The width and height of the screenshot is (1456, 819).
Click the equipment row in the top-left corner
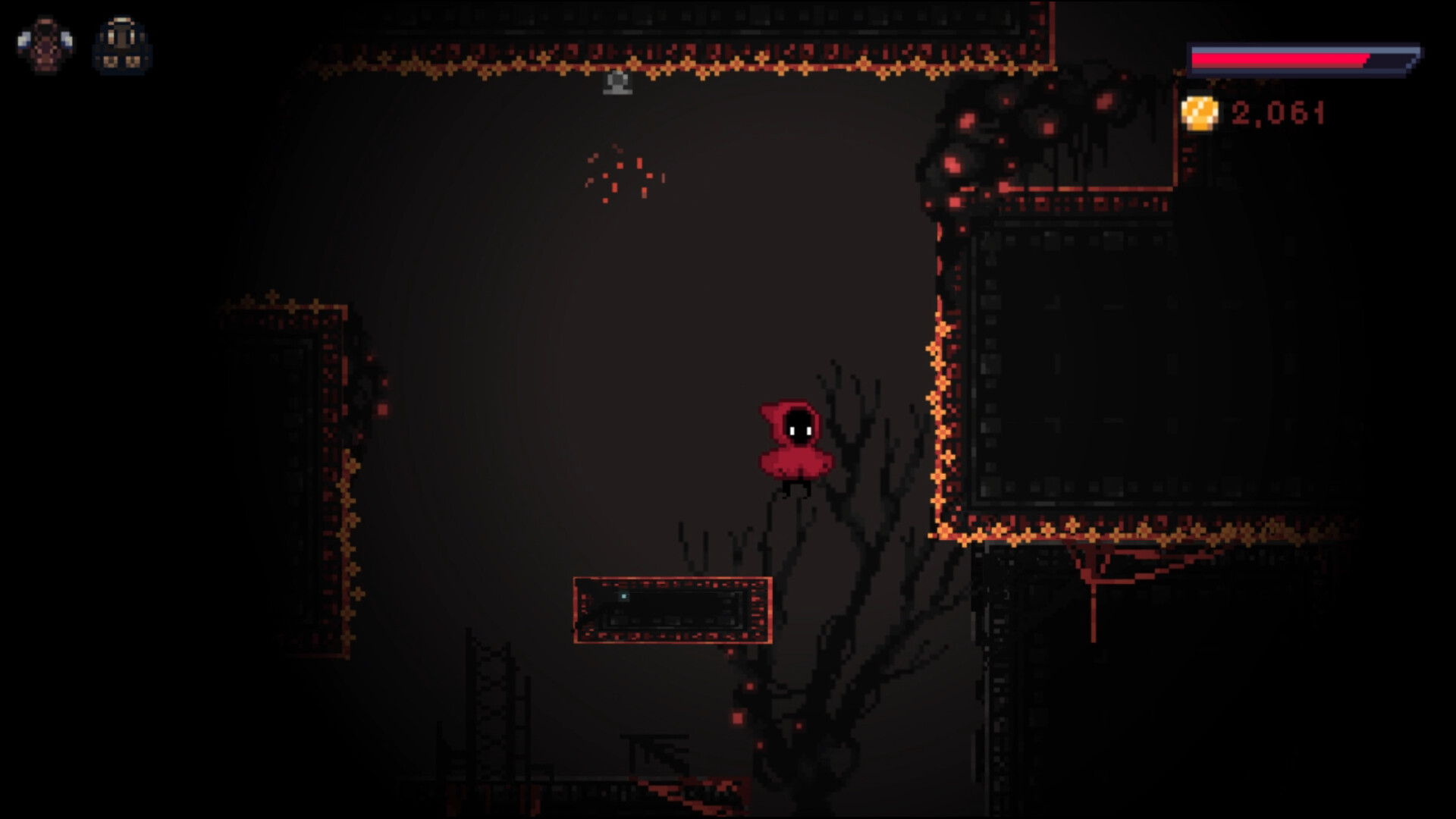[x=83, y=44]
